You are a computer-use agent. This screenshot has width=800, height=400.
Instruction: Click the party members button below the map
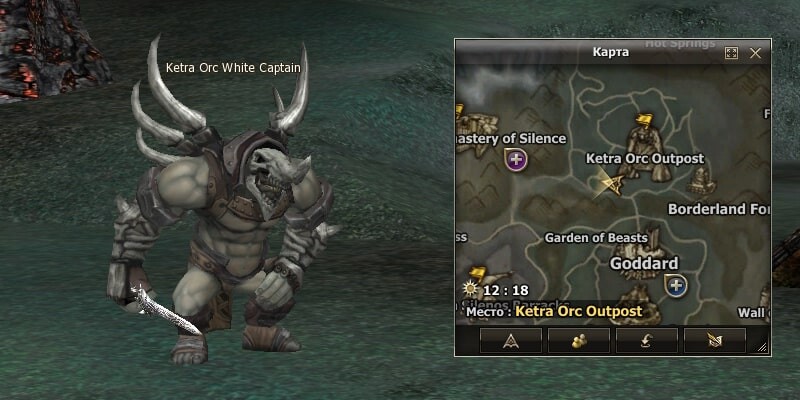[x=578, y=341]
